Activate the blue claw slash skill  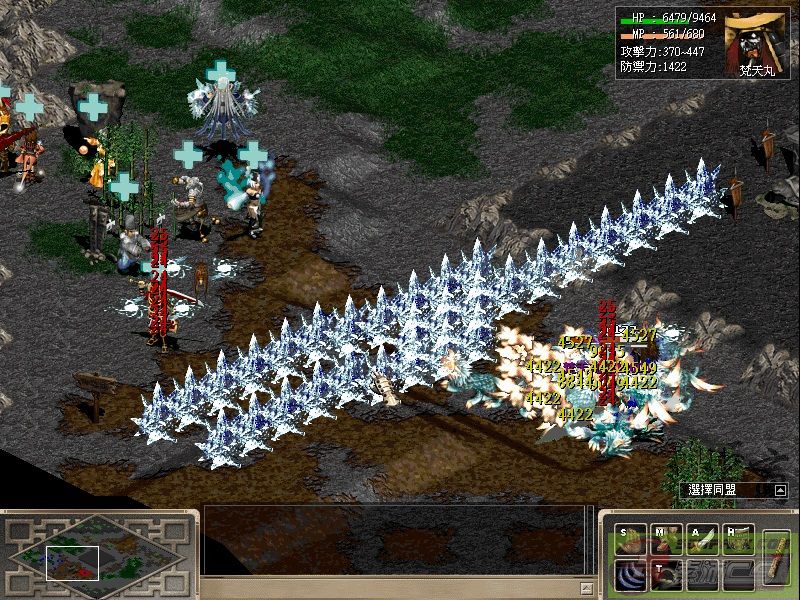[x=631, y=577]
